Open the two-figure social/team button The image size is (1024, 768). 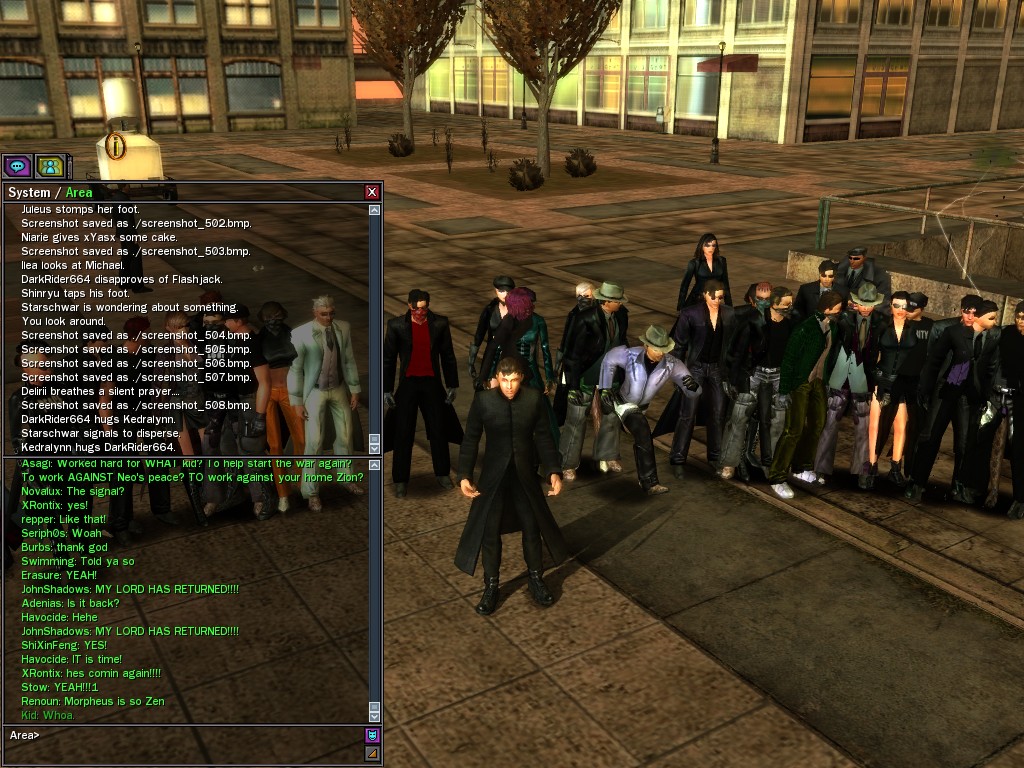click(49, 166)
